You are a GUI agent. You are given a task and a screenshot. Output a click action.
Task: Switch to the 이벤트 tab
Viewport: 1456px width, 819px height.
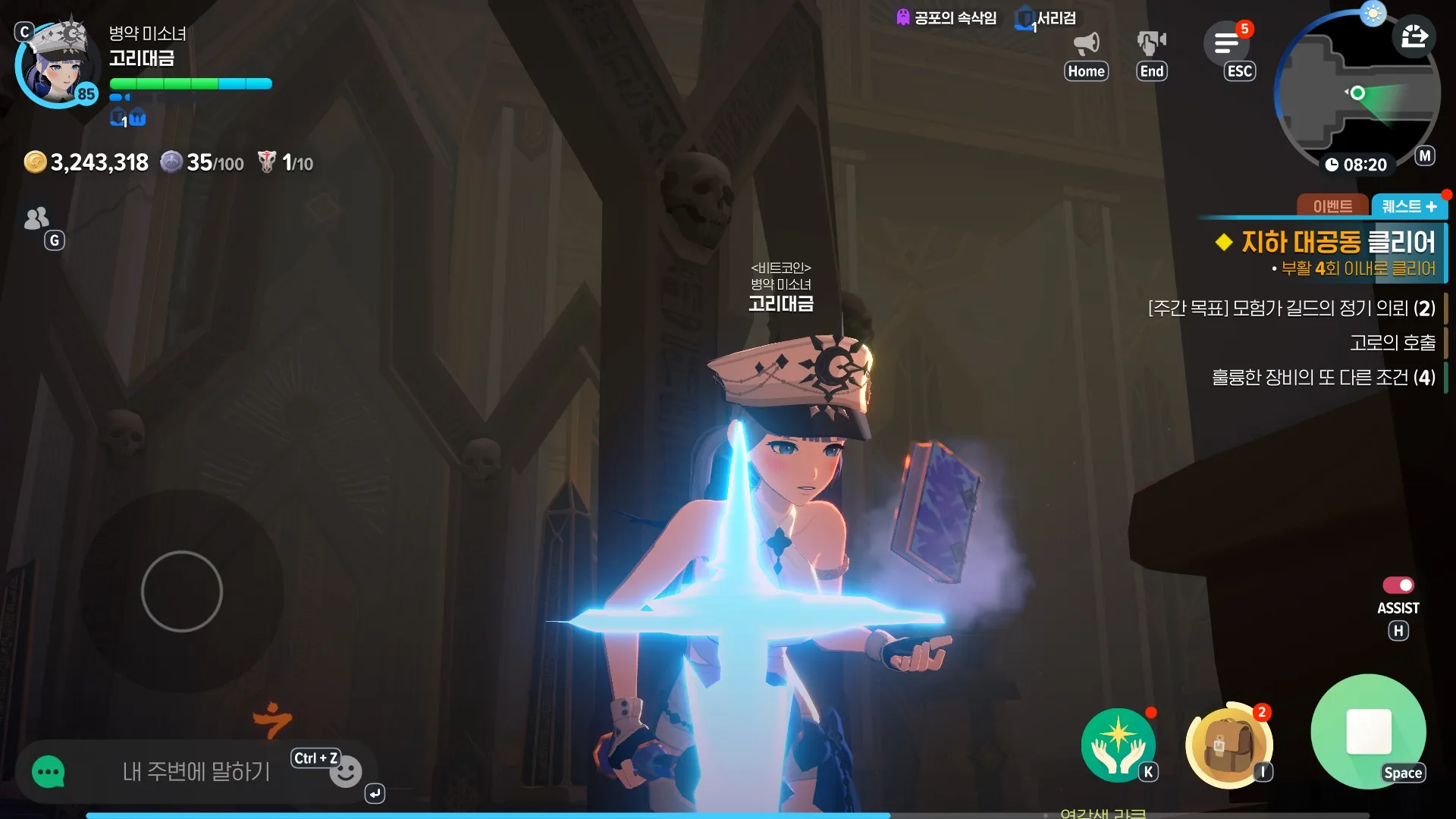click(x=1332, y=206)
